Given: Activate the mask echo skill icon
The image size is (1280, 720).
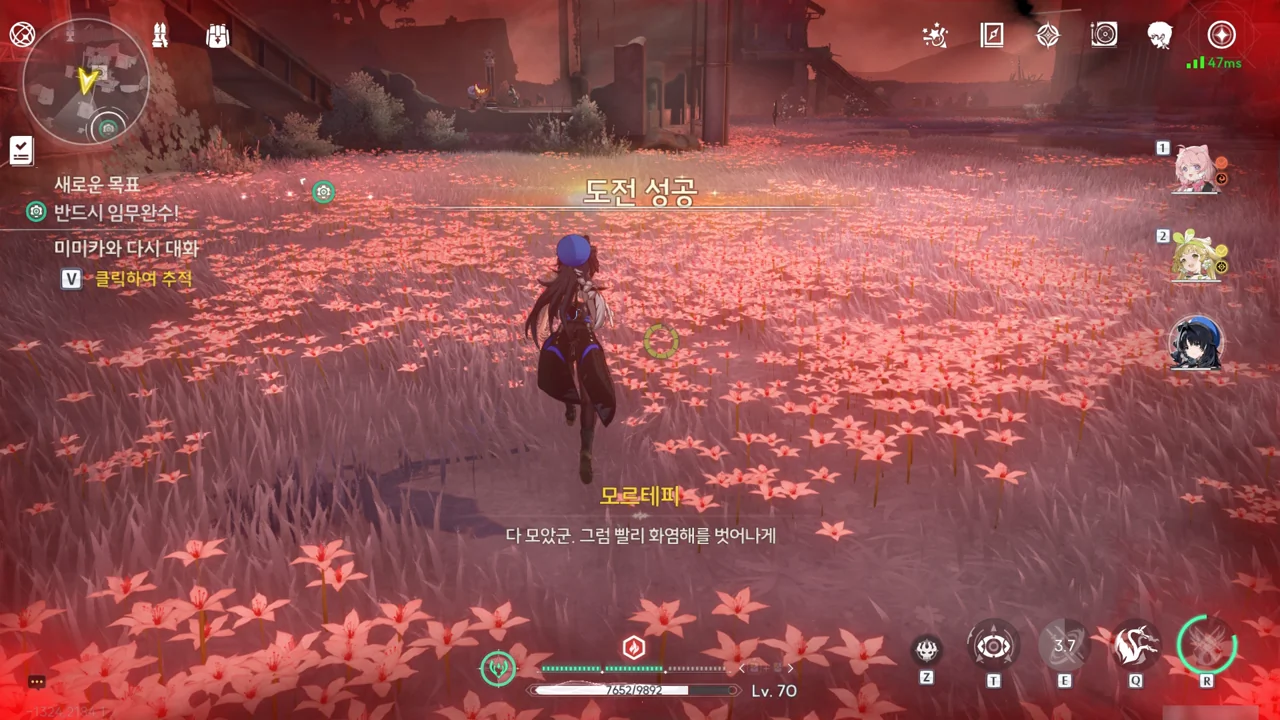Looking at the screenshot, I should click(927, 650).
